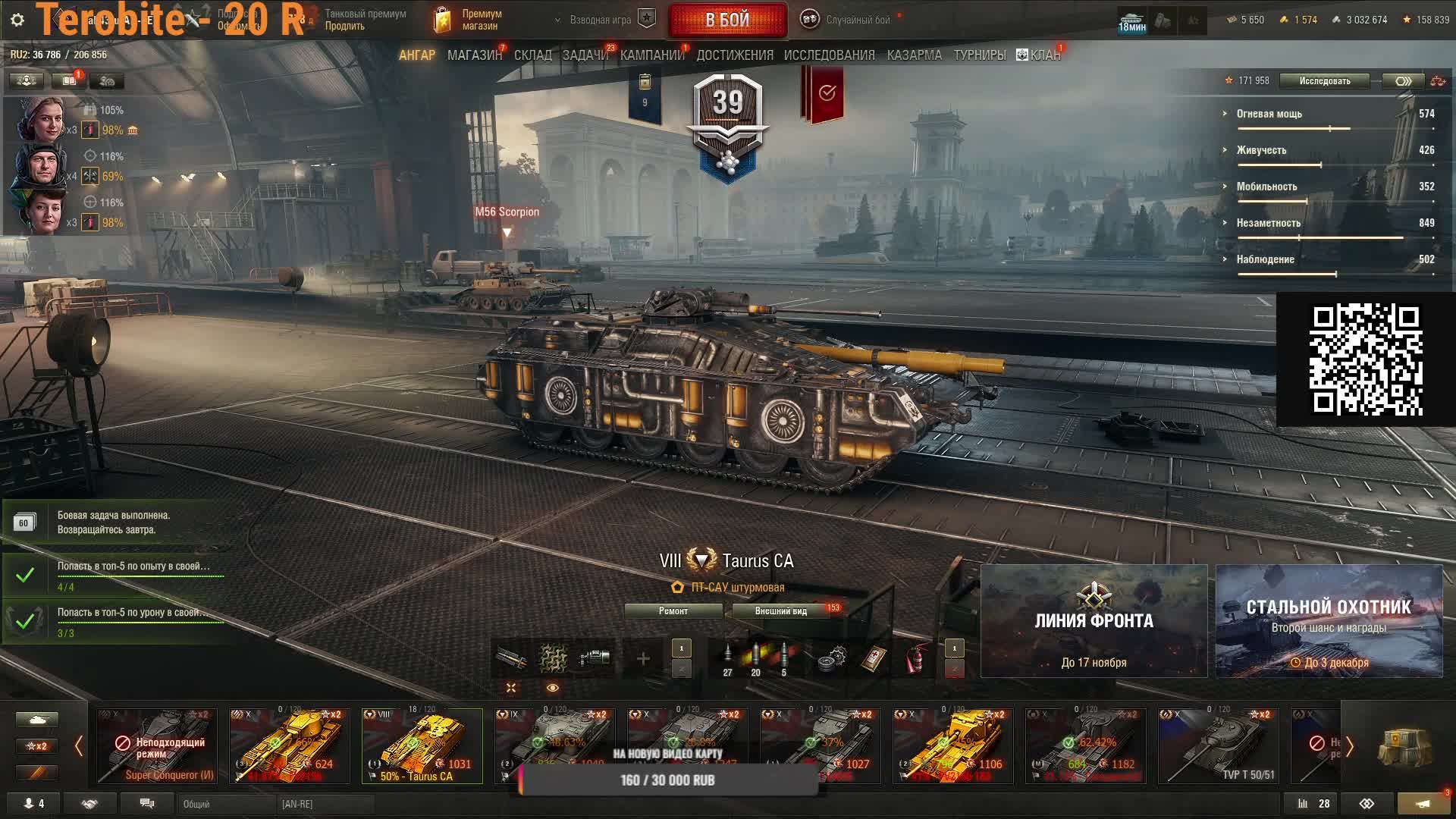The width and height of the screenshot is (1456, 819).
Task: Open the Премиум магазин premium shop
Action: pyautogui.click(x=470, y=20)
